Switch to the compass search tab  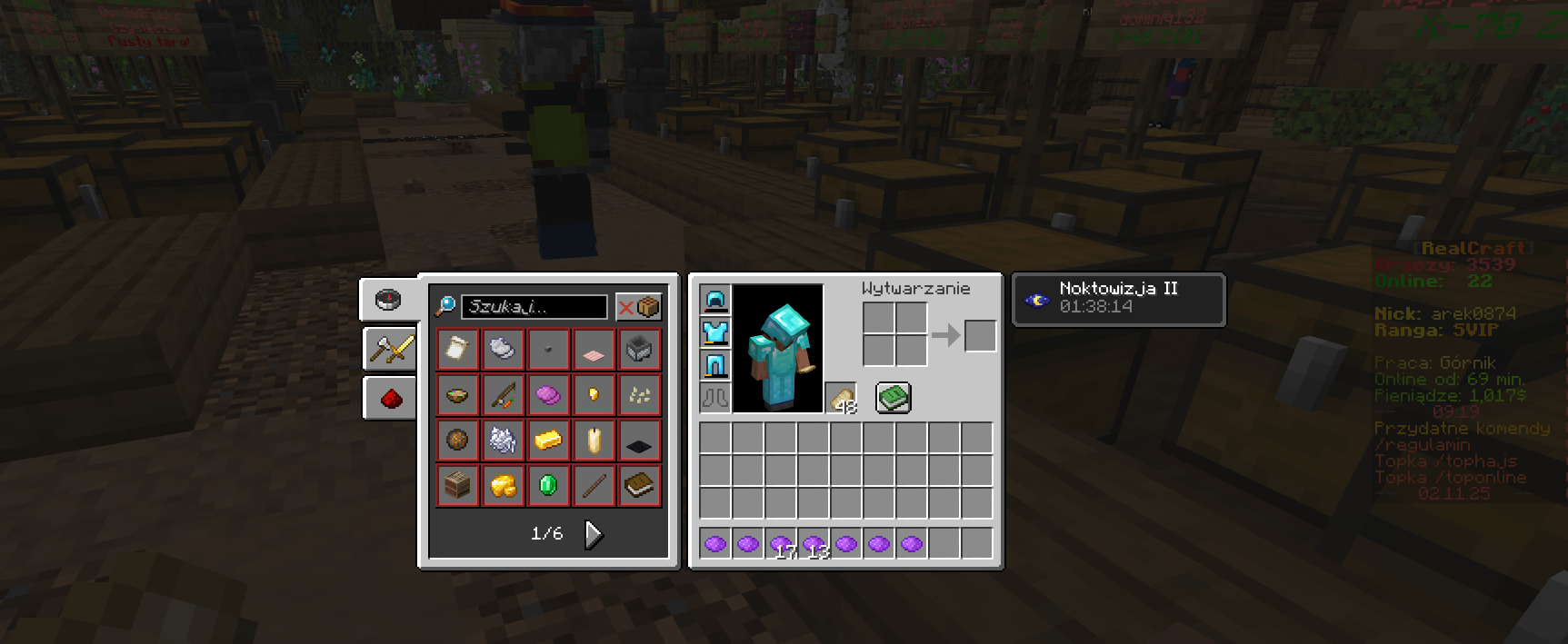pos(388,300)
